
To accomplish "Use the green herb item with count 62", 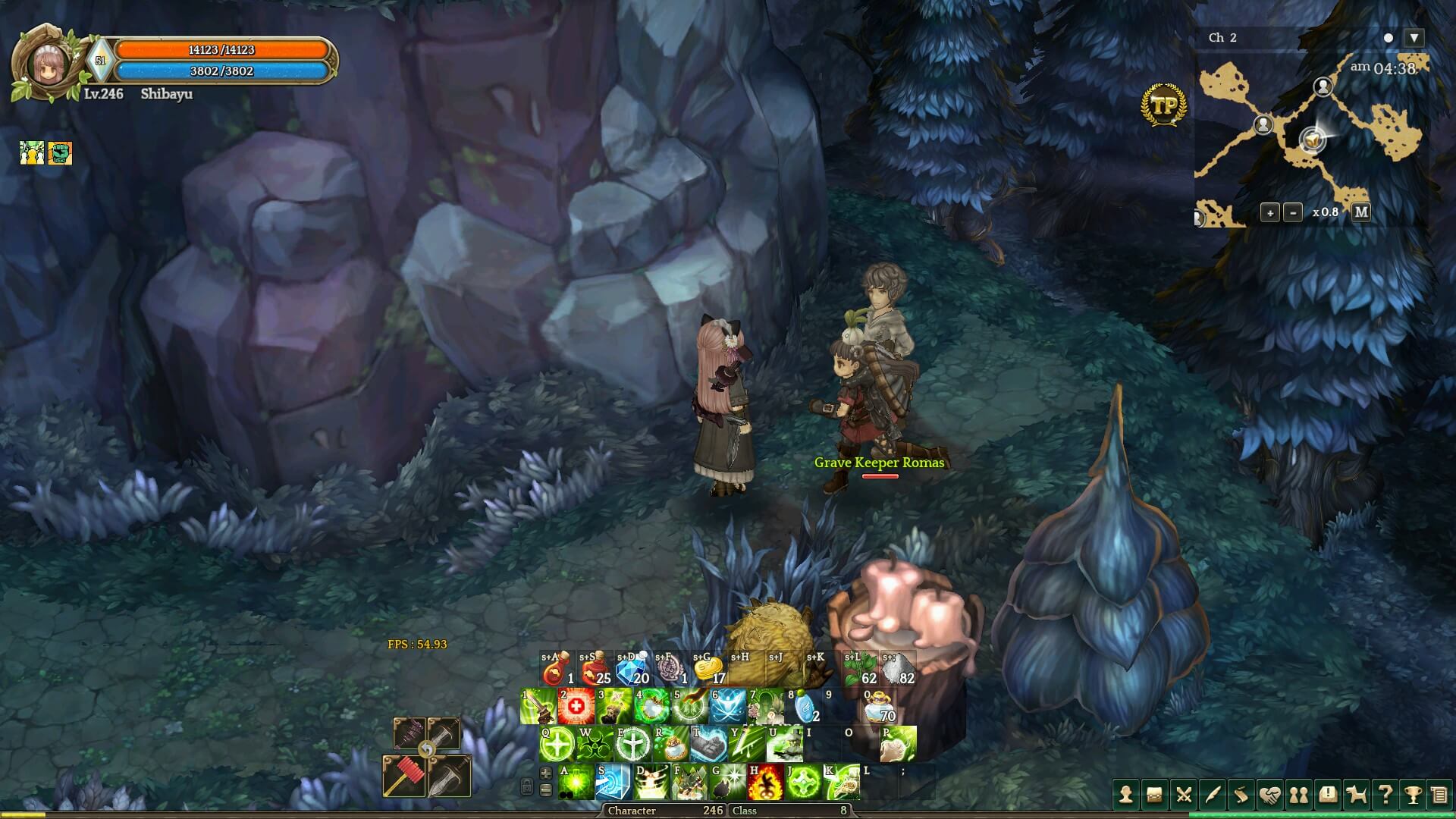I will [x=860, y=670].
